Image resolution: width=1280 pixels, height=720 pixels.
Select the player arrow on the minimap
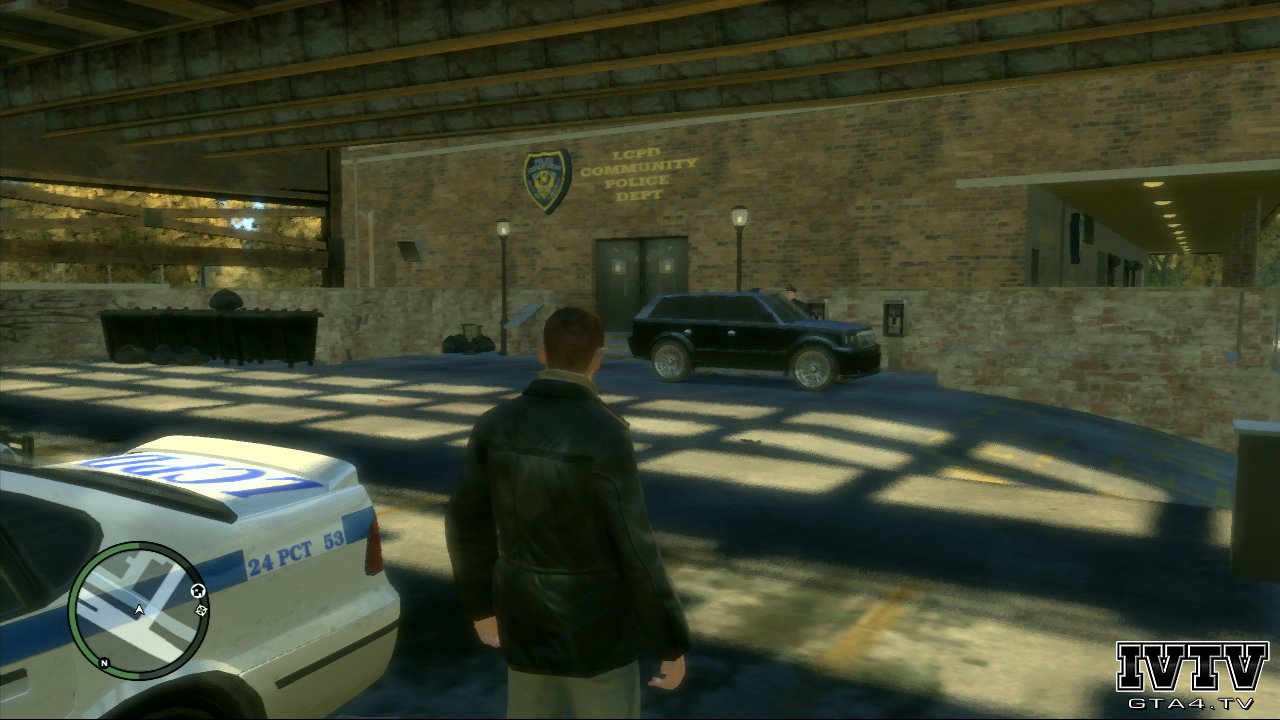click(x=139, y=608)
